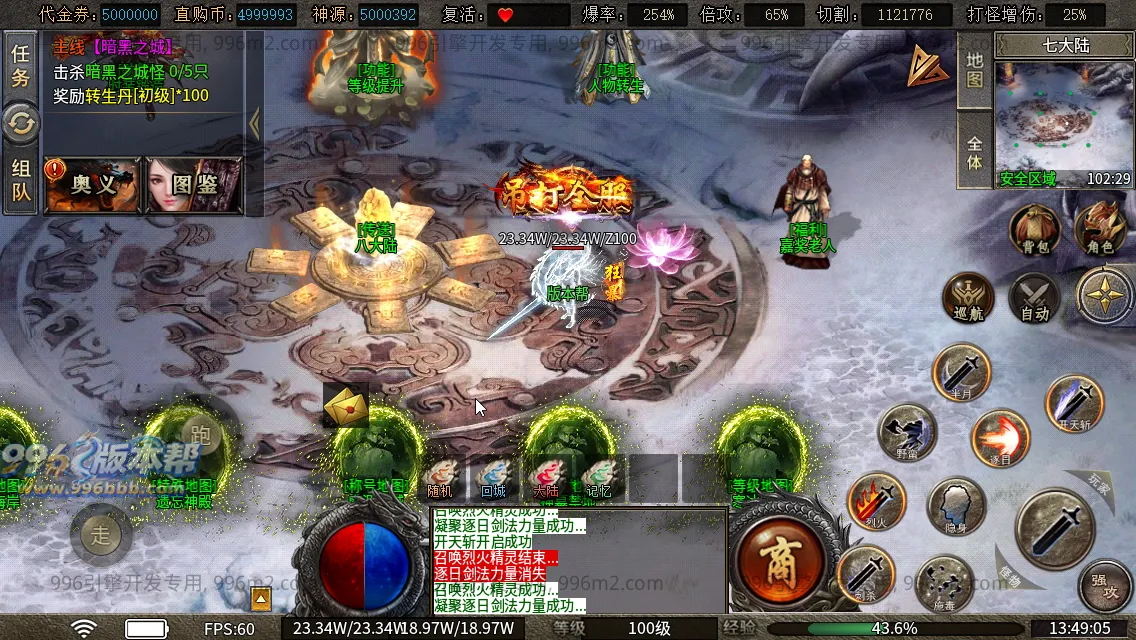Open the yellow mail envelope icon
The image size is (1136, 640).
point(346,406)
